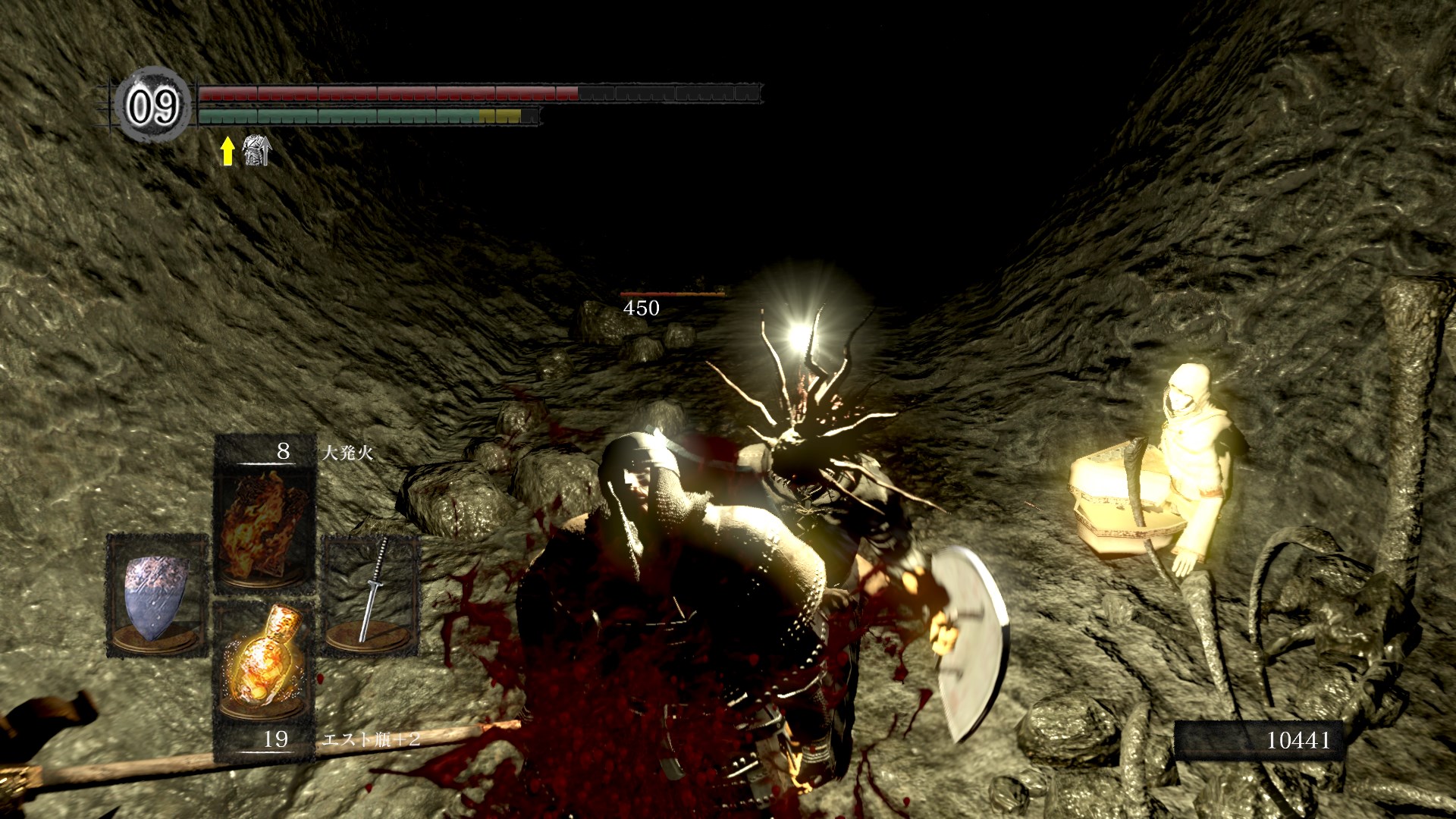This screenshot has width=1456, height=819.
Task: Select the katana weapon slot
Action: tap(371, 595)
